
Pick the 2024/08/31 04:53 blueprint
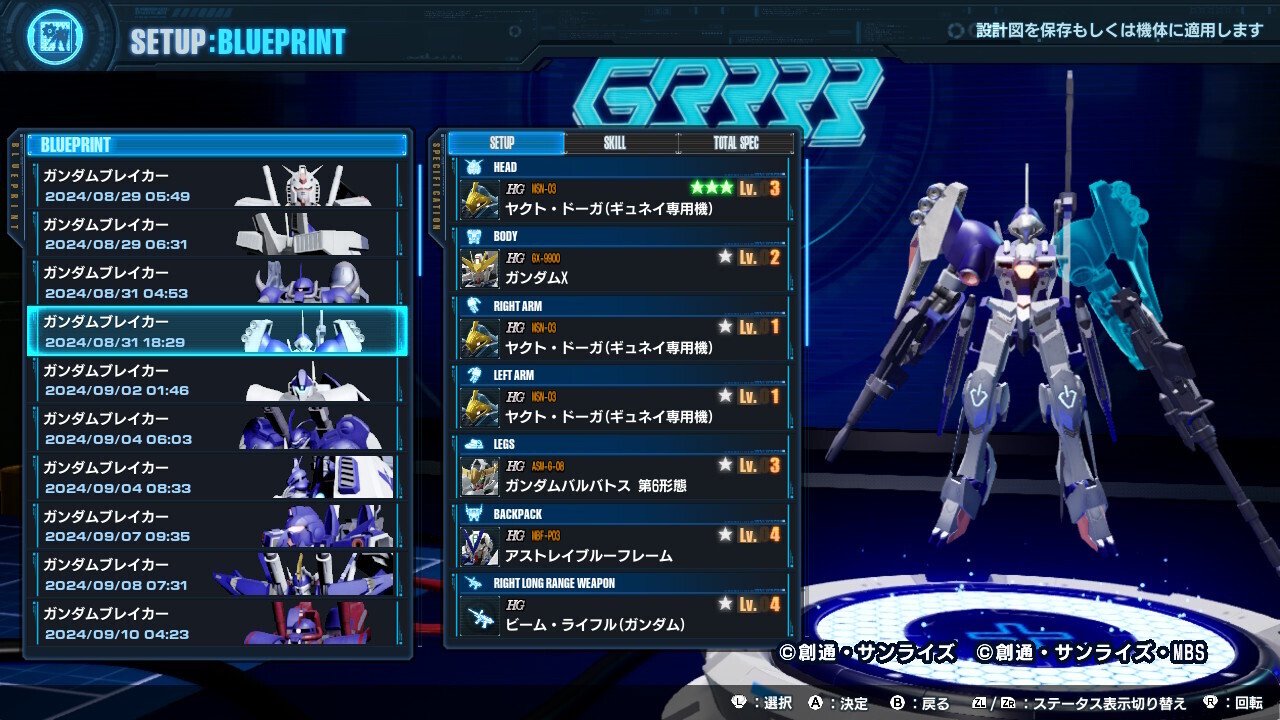(216, 282)
